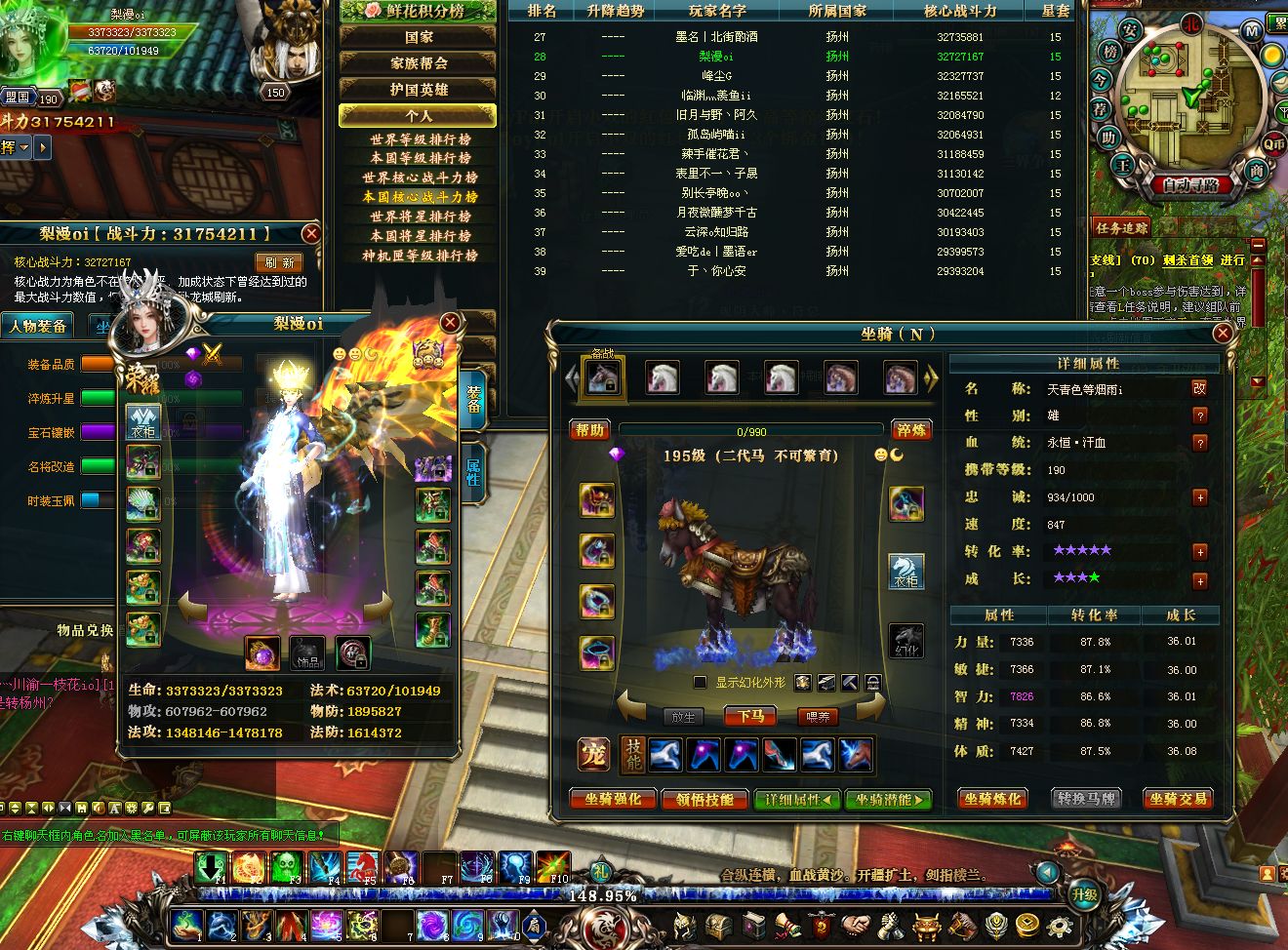Screen dimensions: 1288x950
Task: Switch to the 属性 attributes tab
Action: coord(473,472)
